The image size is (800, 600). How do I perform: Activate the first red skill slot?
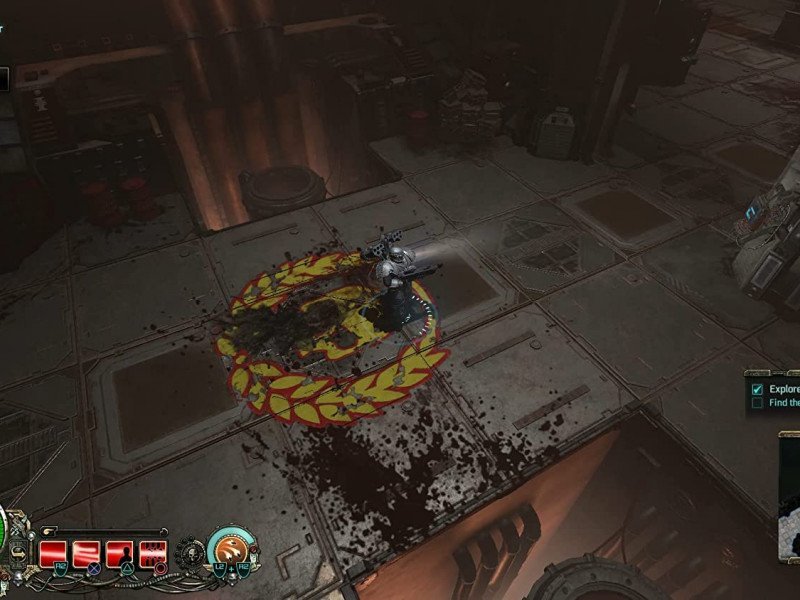click(x=54, y=551)
